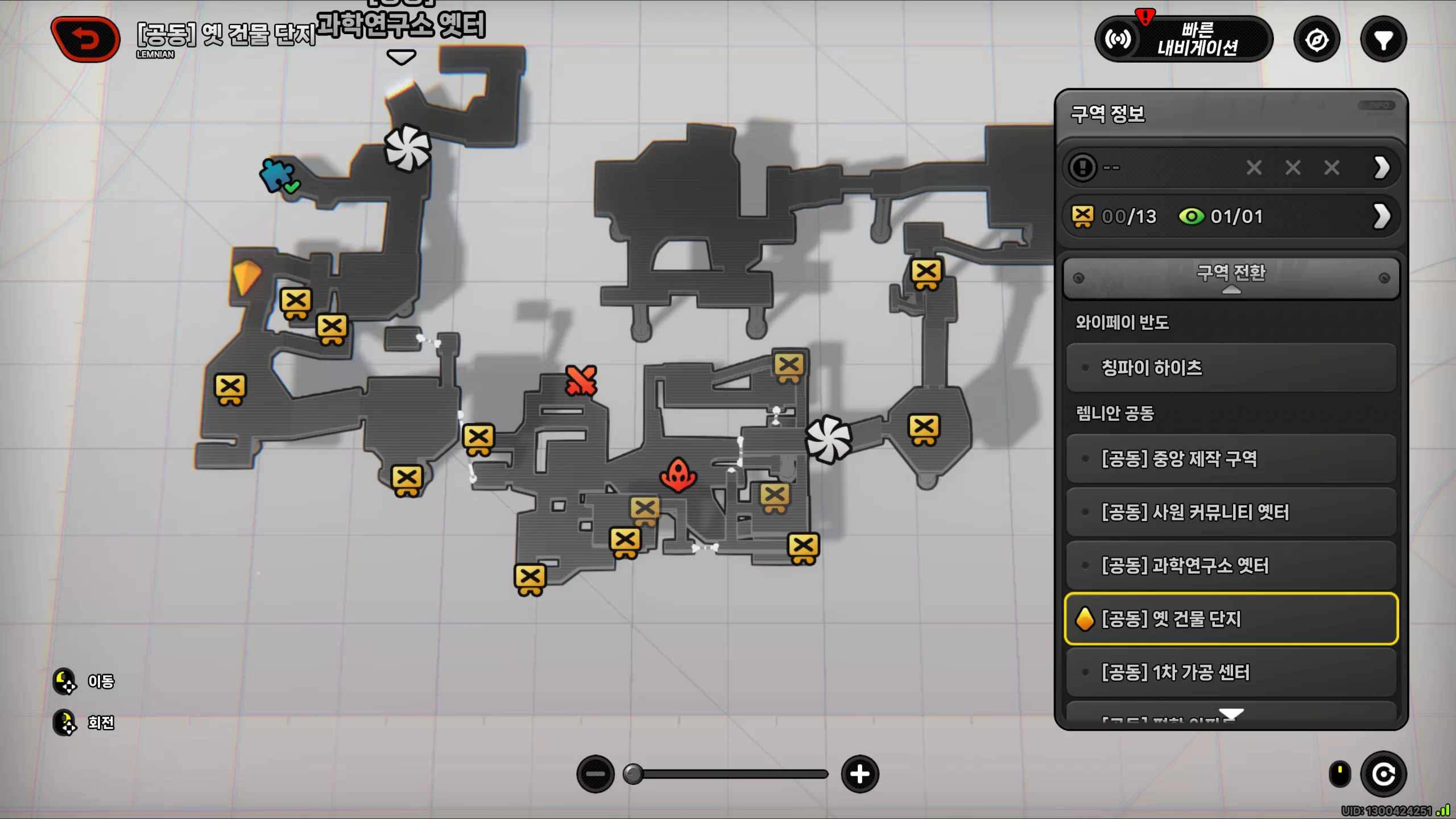The width and height of the screenshot is (1456, 819).
Task: Open the commission info row with dashes
Action: pos(1231,168)
